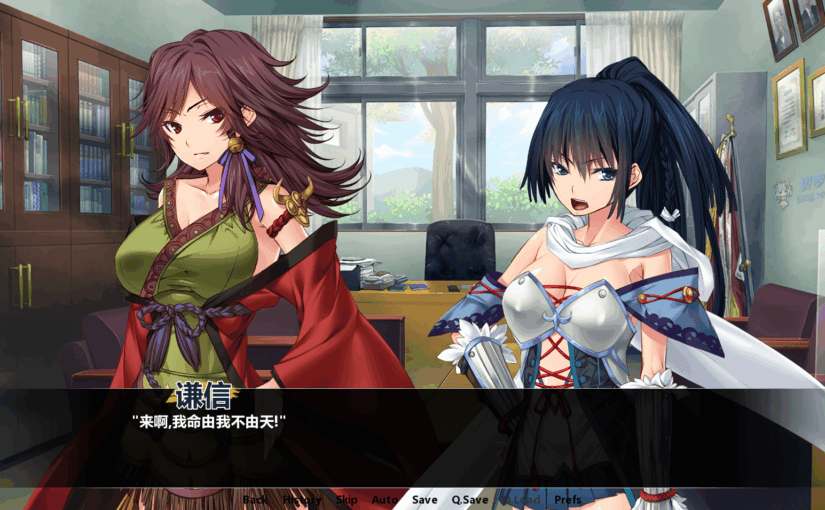The image size is (825, 510).
Task: Quick save with Q.Save
Action: pyautogui.click(x=470, y=499)
